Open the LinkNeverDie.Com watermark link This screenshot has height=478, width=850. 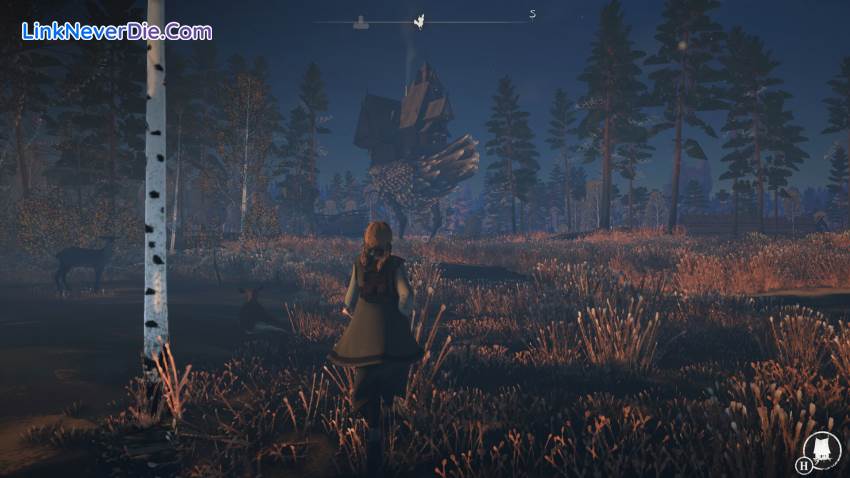click(x=117, y=31)
